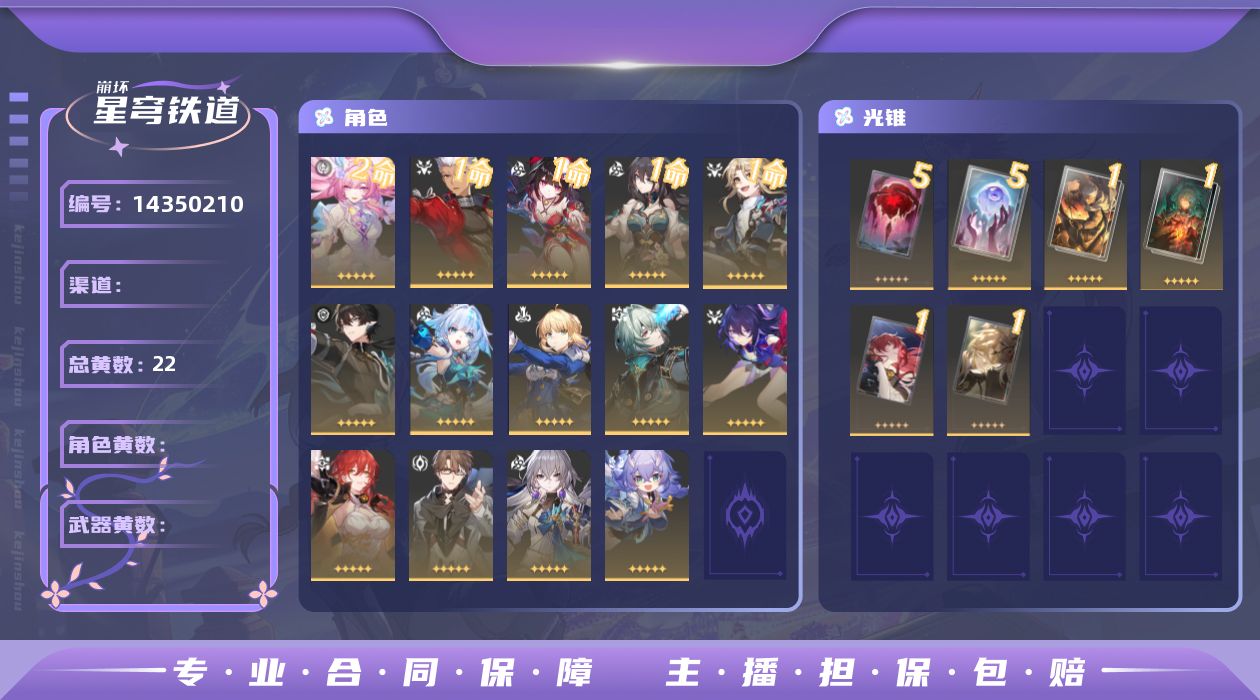Select the fiery orange light cone
The height and width of the screenshot is (700, 1260).
[x=1085, y=224]
